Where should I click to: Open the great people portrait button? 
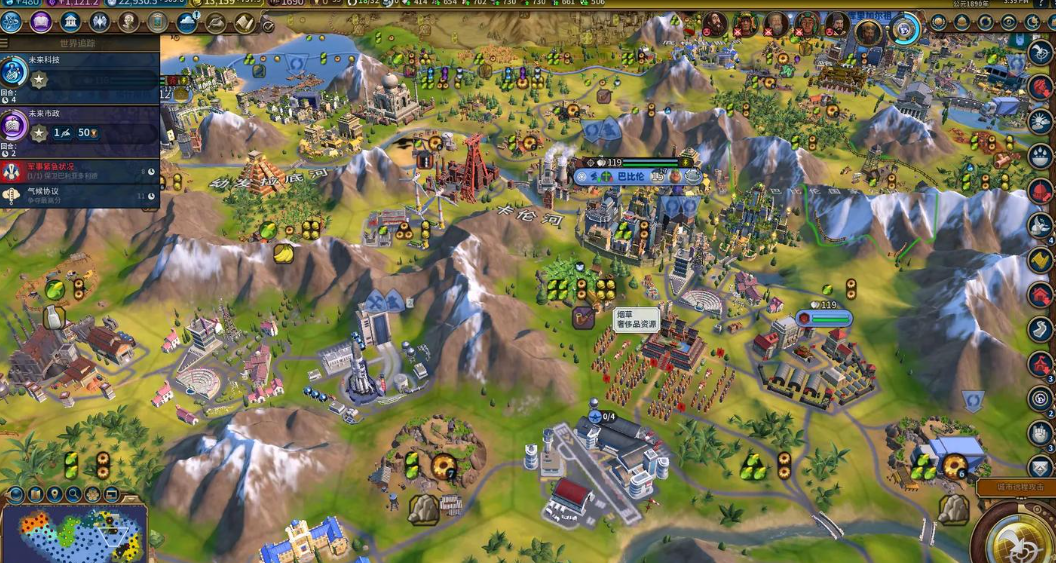[129, 22]
